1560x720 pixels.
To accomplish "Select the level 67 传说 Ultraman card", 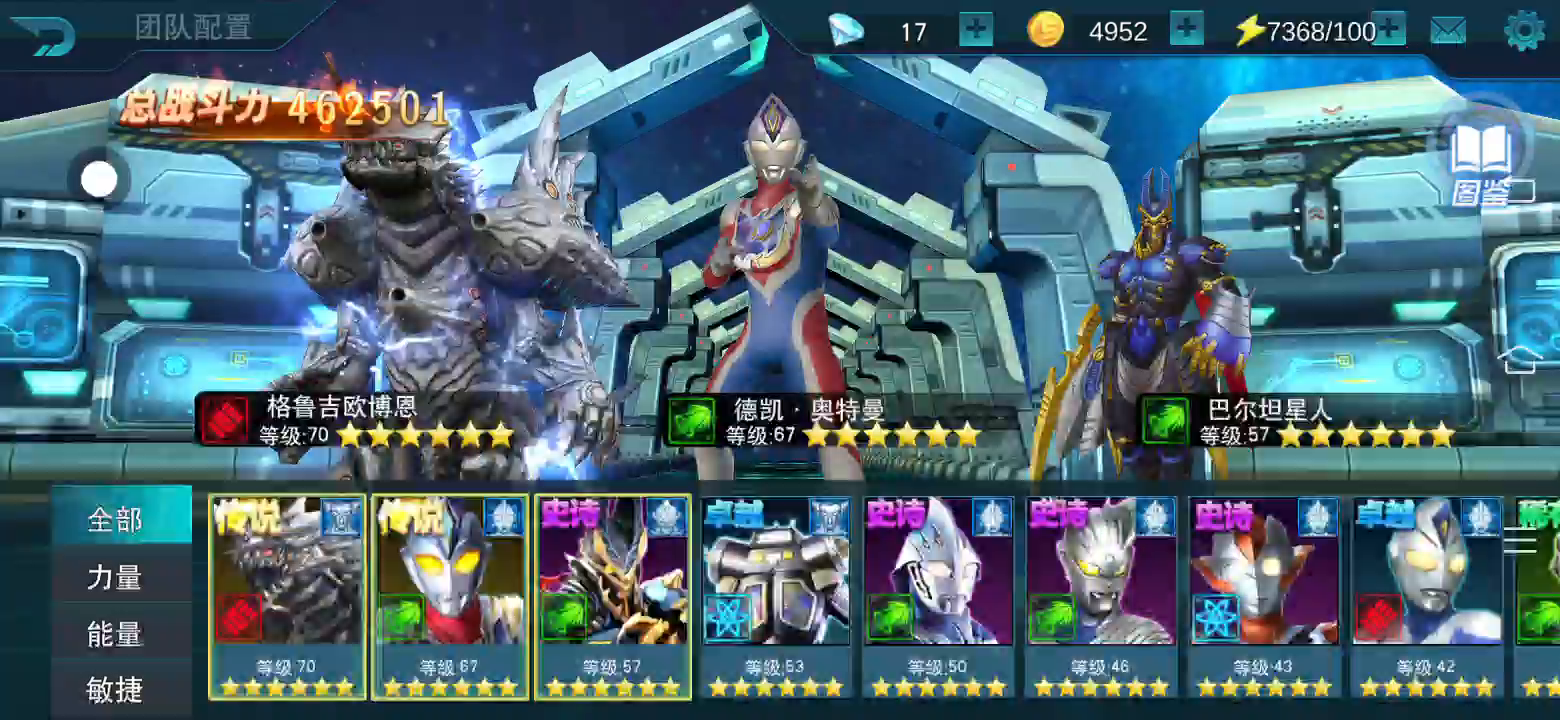I will tap(450, 596).
